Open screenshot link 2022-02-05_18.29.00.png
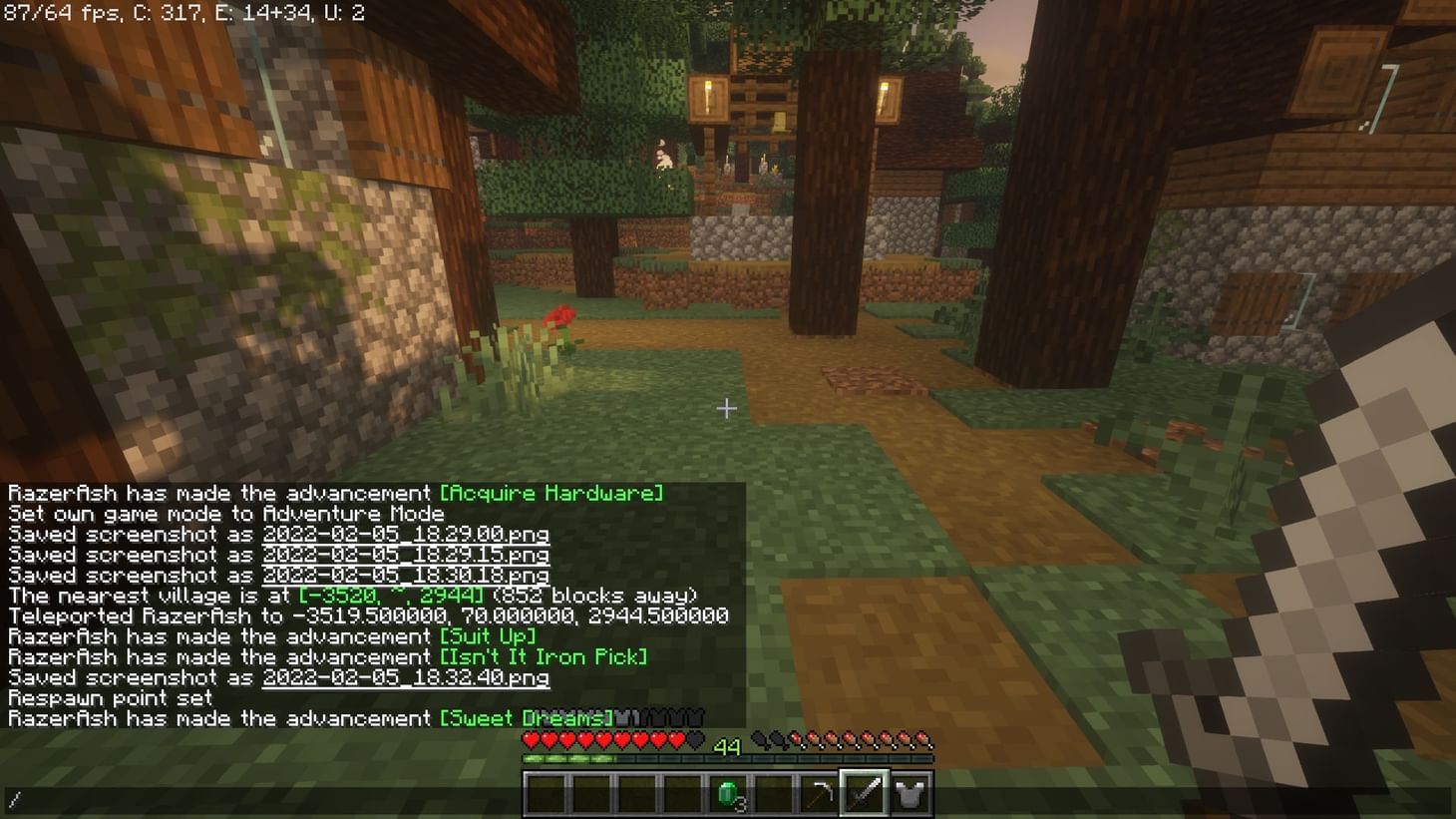This screenshot has height=819, width=1456. tap(405, 535)
